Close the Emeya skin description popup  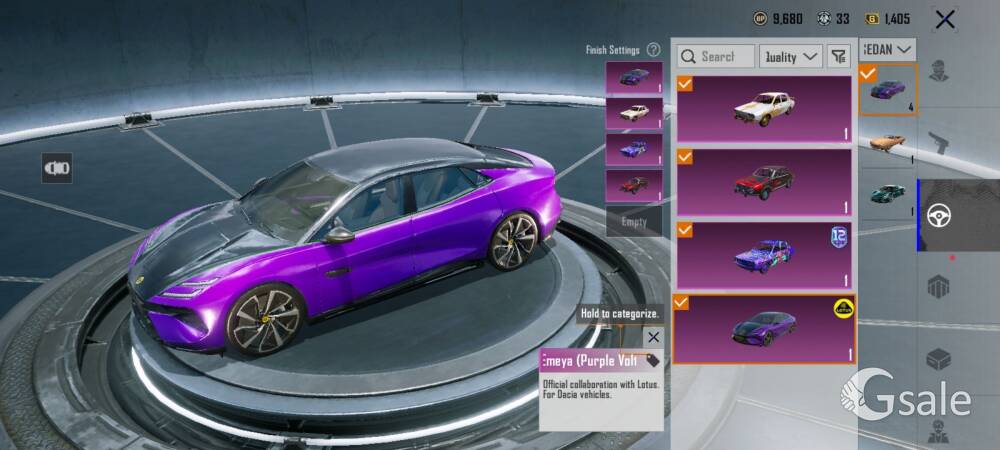click(x=653, y=338)
